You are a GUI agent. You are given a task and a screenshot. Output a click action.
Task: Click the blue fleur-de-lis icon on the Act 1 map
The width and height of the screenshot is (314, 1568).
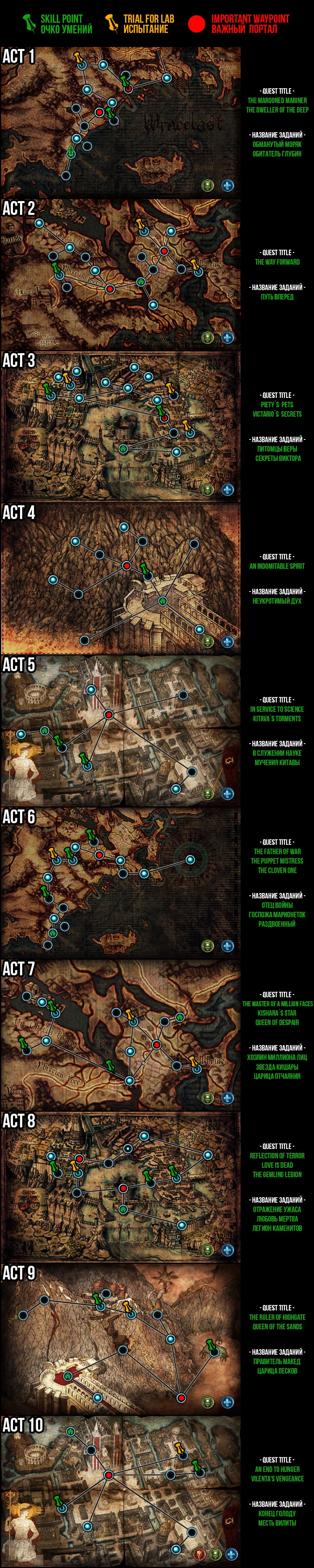(227, 185)
